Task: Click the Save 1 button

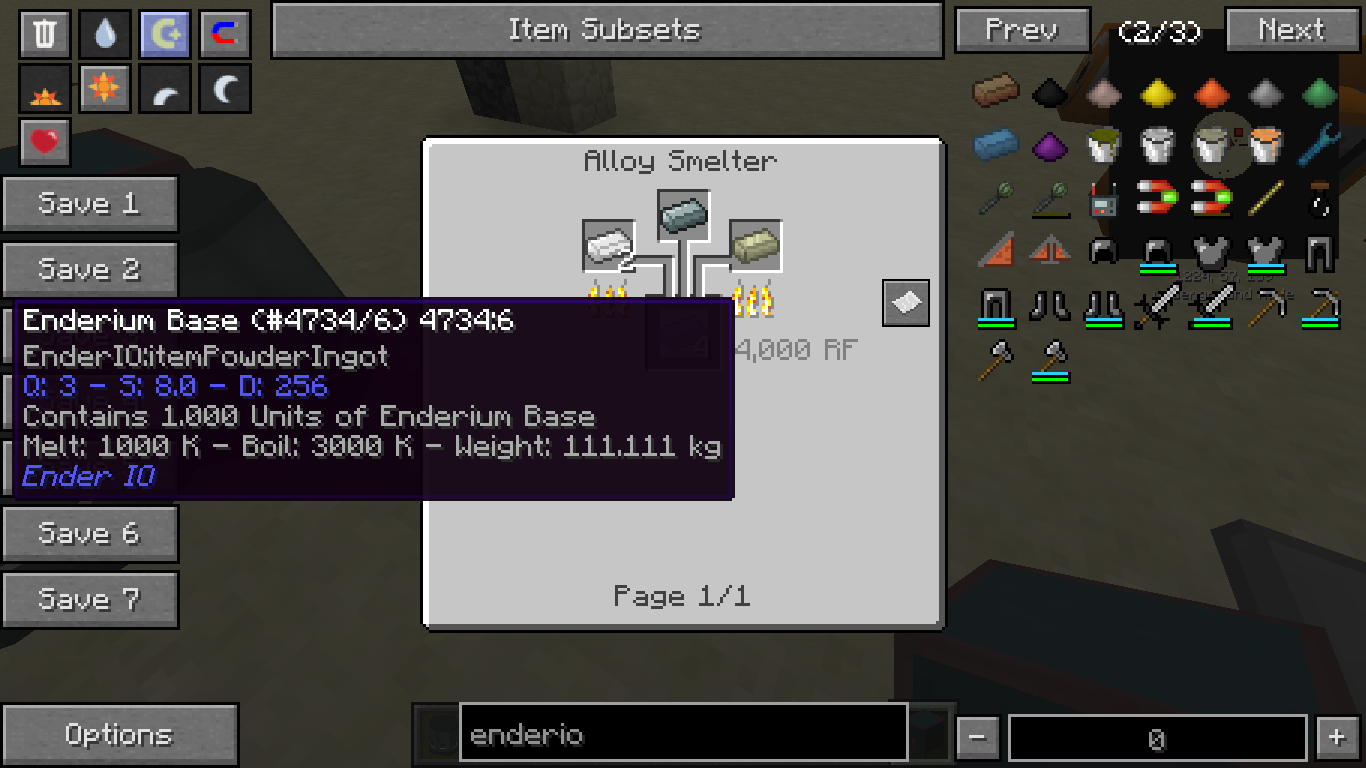Action: point(90,204)
